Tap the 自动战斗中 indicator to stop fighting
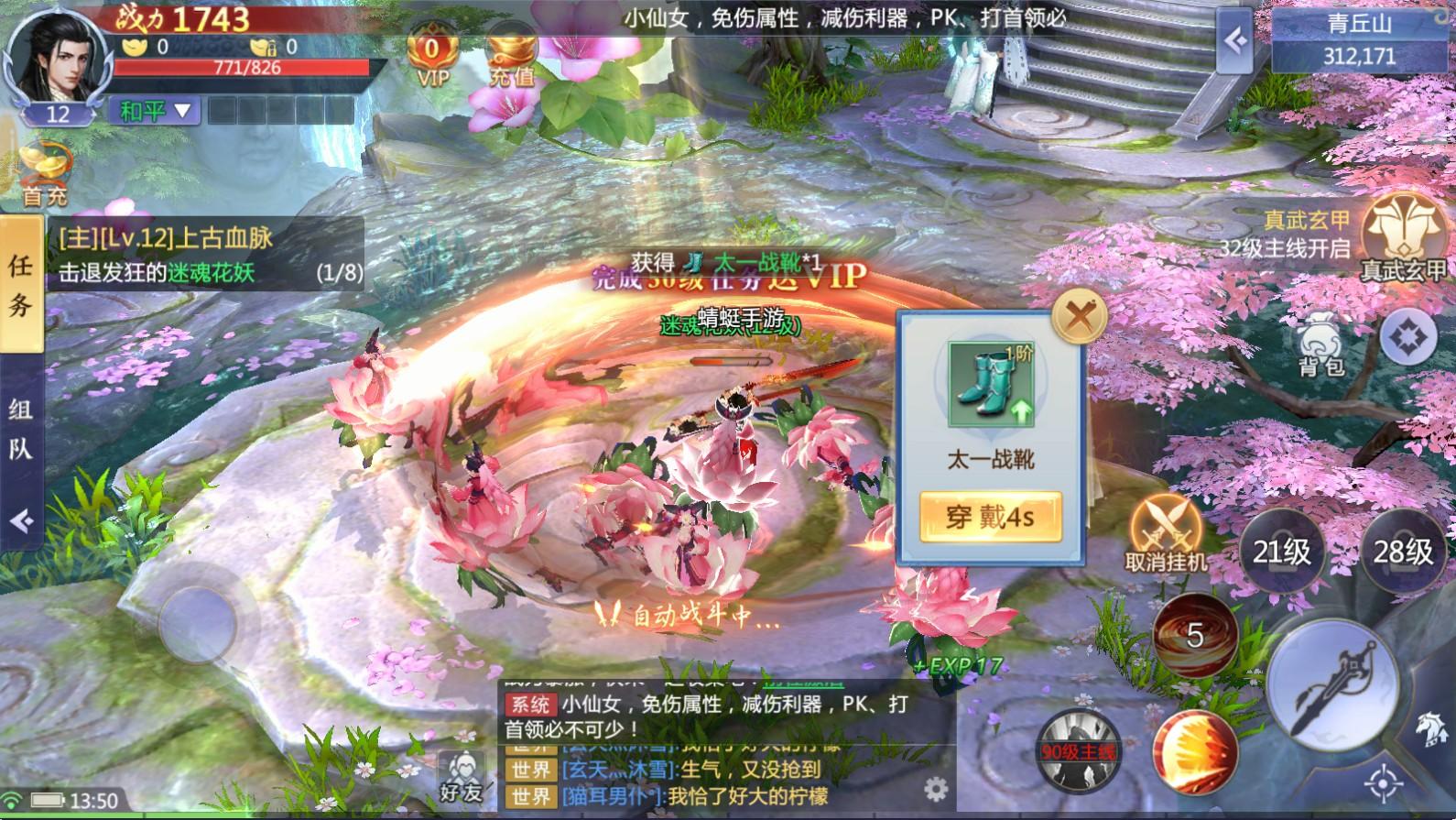The image size is (1456, 820). 696,616
